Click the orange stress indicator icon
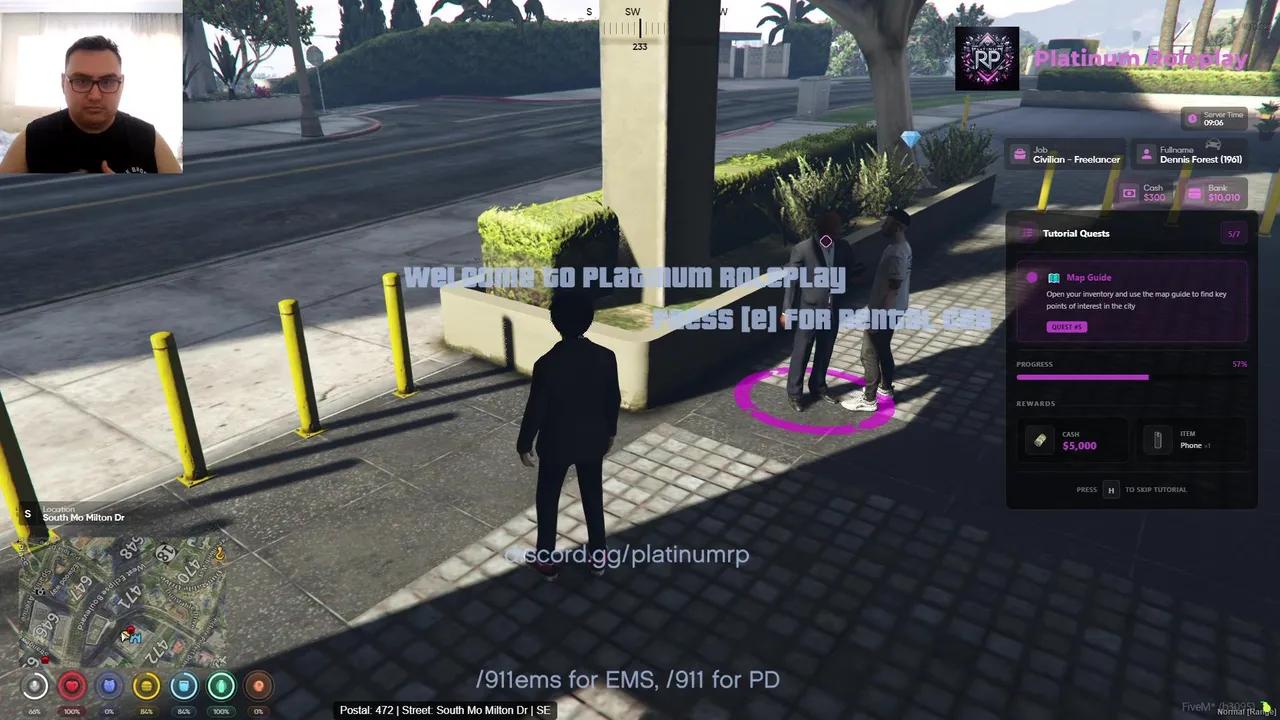 258,685
